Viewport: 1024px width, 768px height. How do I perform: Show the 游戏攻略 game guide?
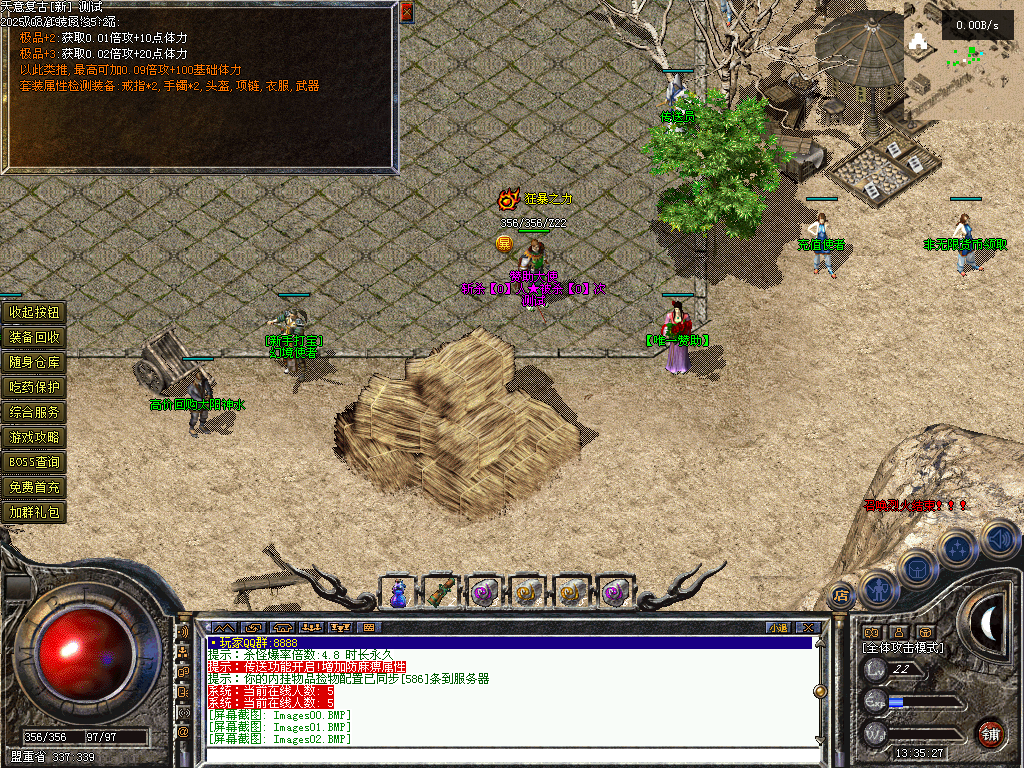point(35,437)
